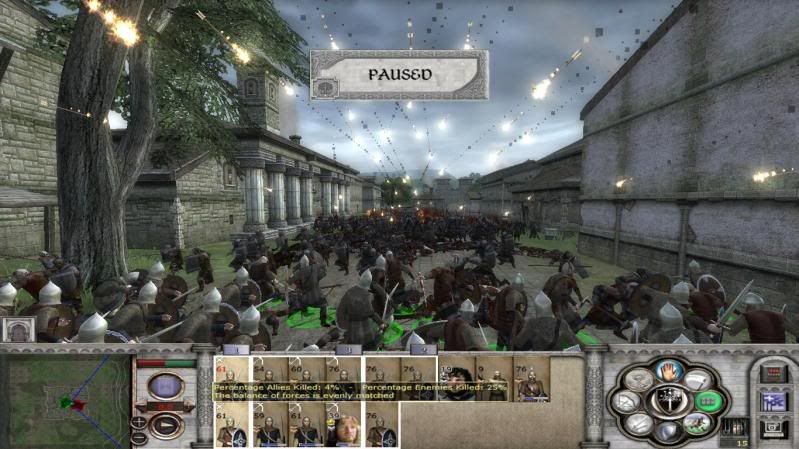This screenshot has height=449, width=799.
Task: Zoom out the minimap with minus button
Action: pyautogui.click(x=139, y=436)
